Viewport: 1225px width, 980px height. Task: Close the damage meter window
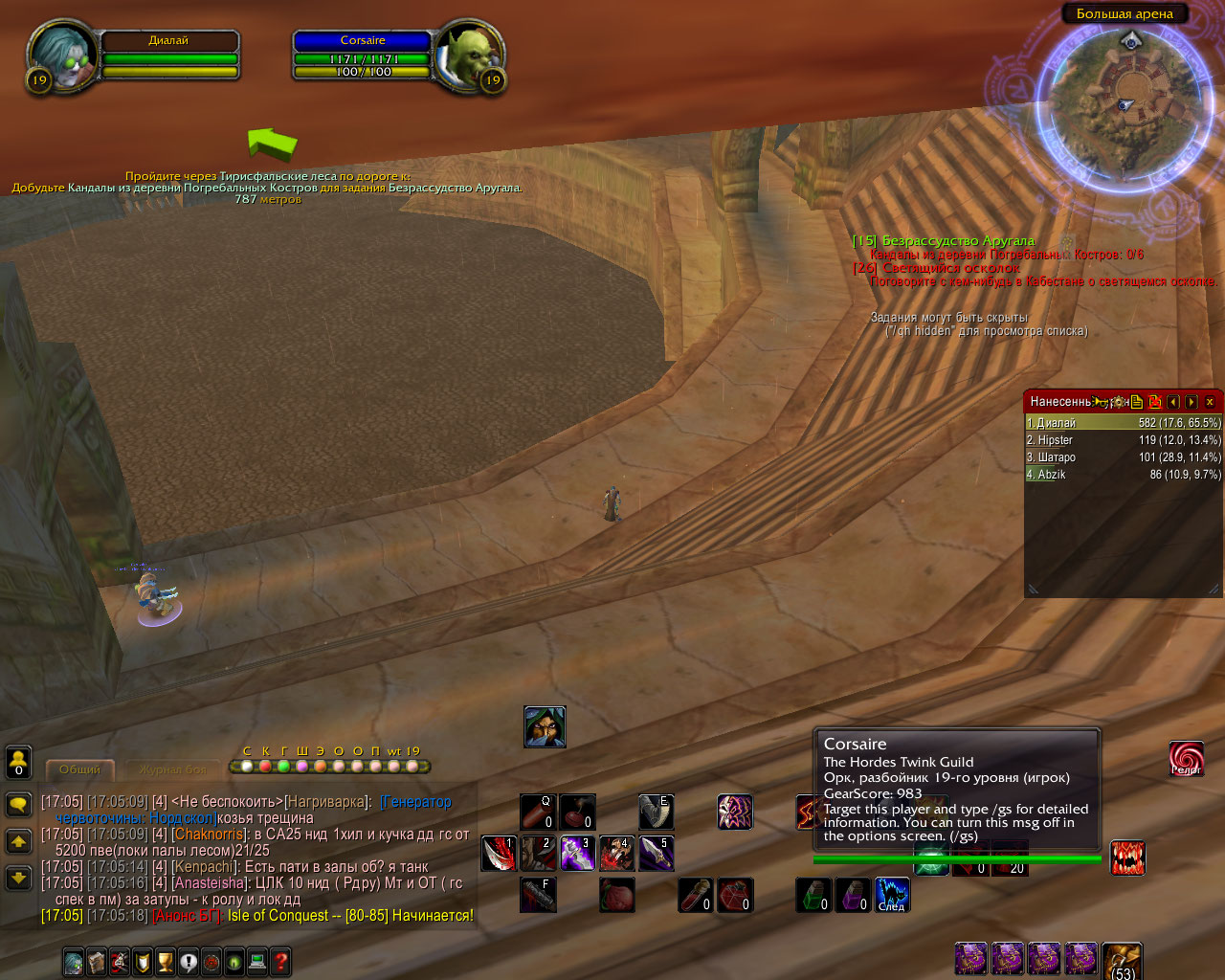(1210, 402)
